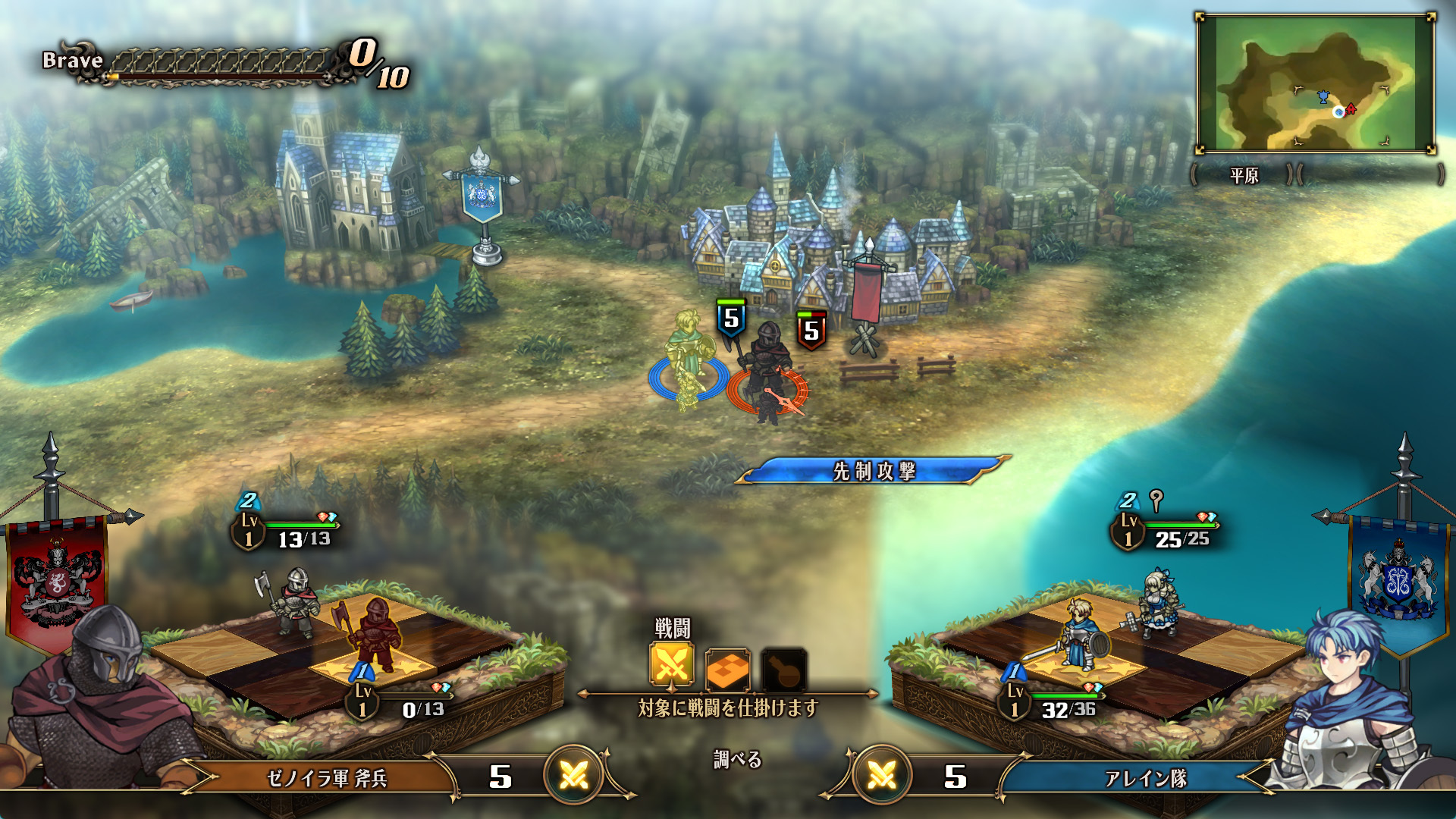The image size is (1456, 819).
Task: Select the darkened item pouch command
Action: pyautogui.click(x=783, y=669)
